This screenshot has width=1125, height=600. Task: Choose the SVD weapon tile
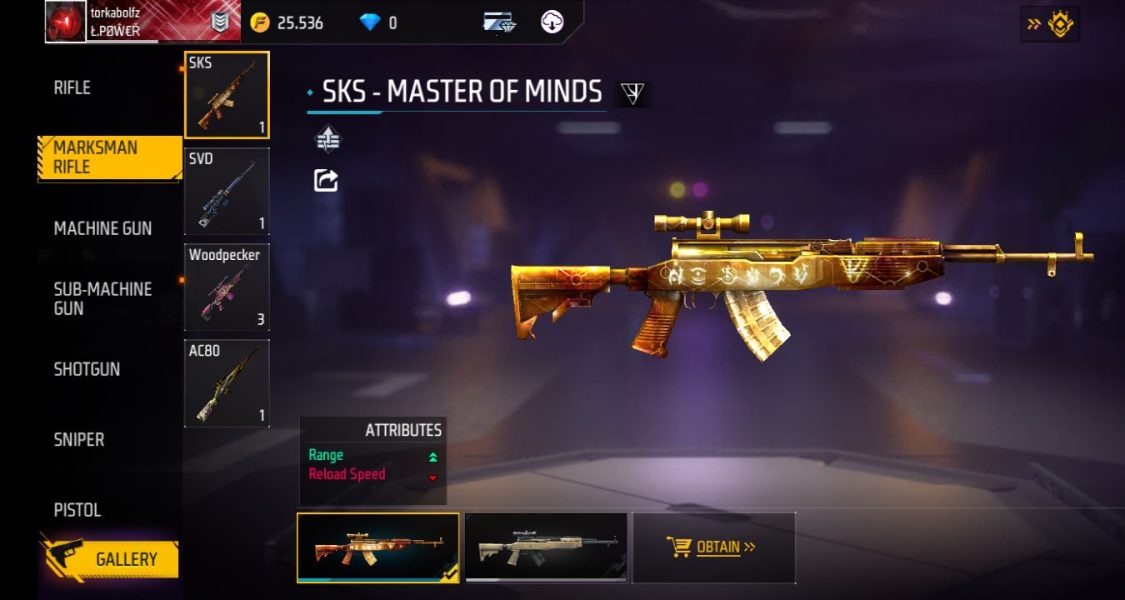[x=227, y=191]
